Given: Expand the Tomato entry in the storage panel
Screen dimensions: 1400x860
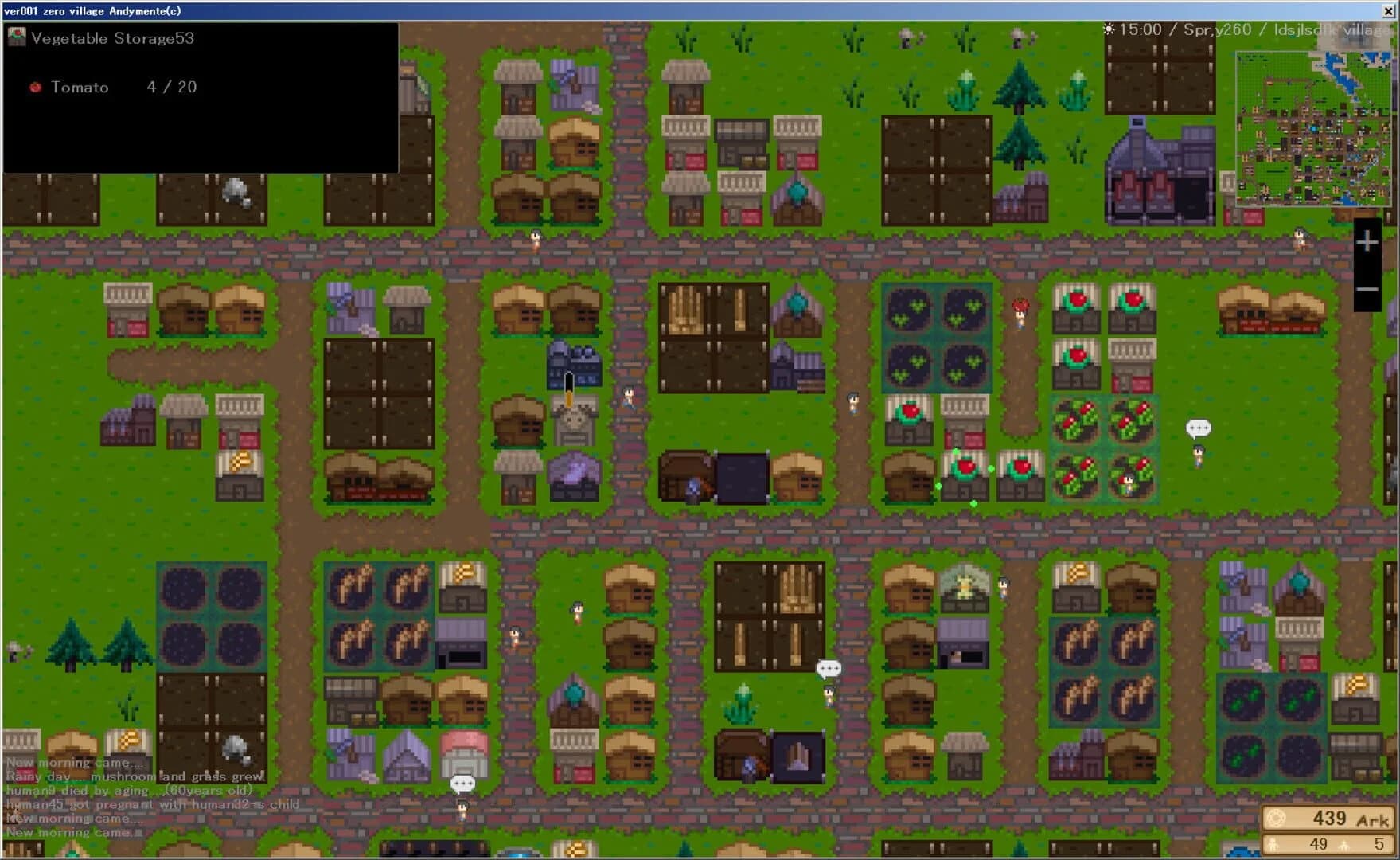Looking at the screenshot, I should point(80,87).
